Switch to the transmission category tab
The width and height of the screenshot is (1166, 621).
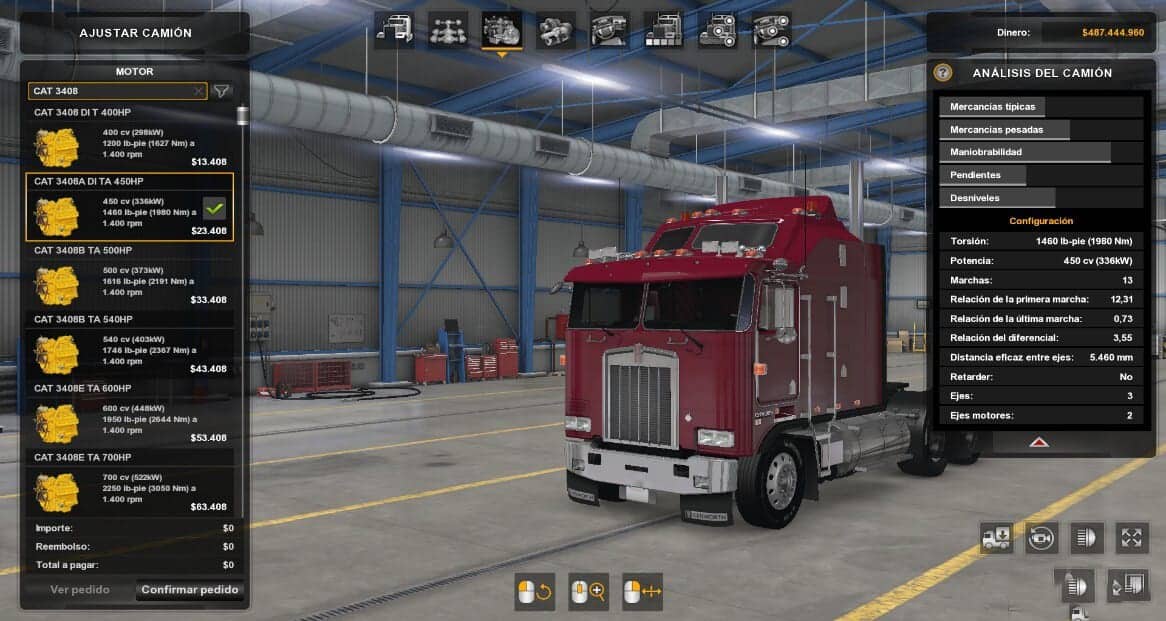[x=556, y=30]
